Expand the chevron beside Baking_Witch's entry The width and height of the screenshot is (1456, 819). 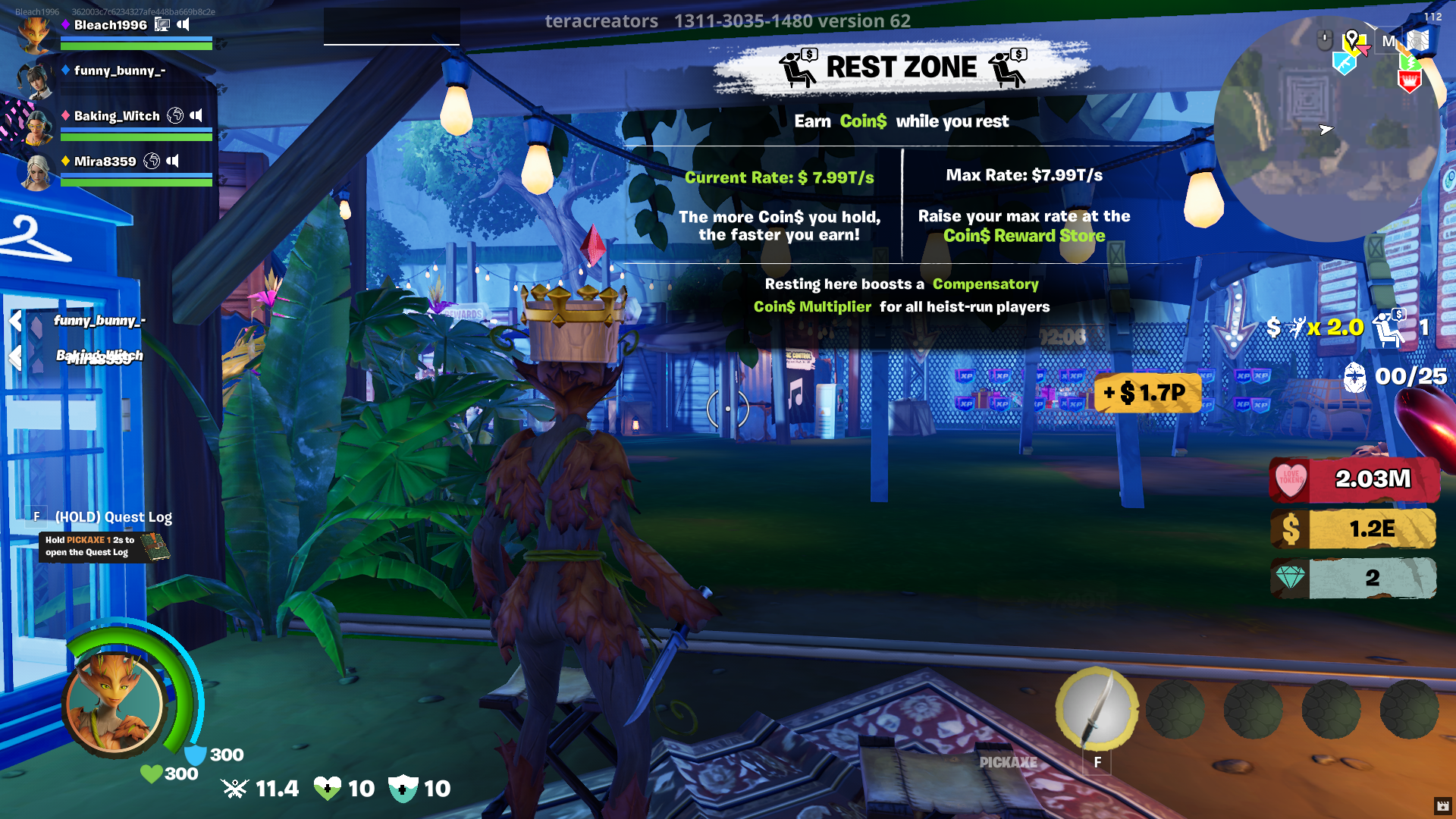(14, 355)
